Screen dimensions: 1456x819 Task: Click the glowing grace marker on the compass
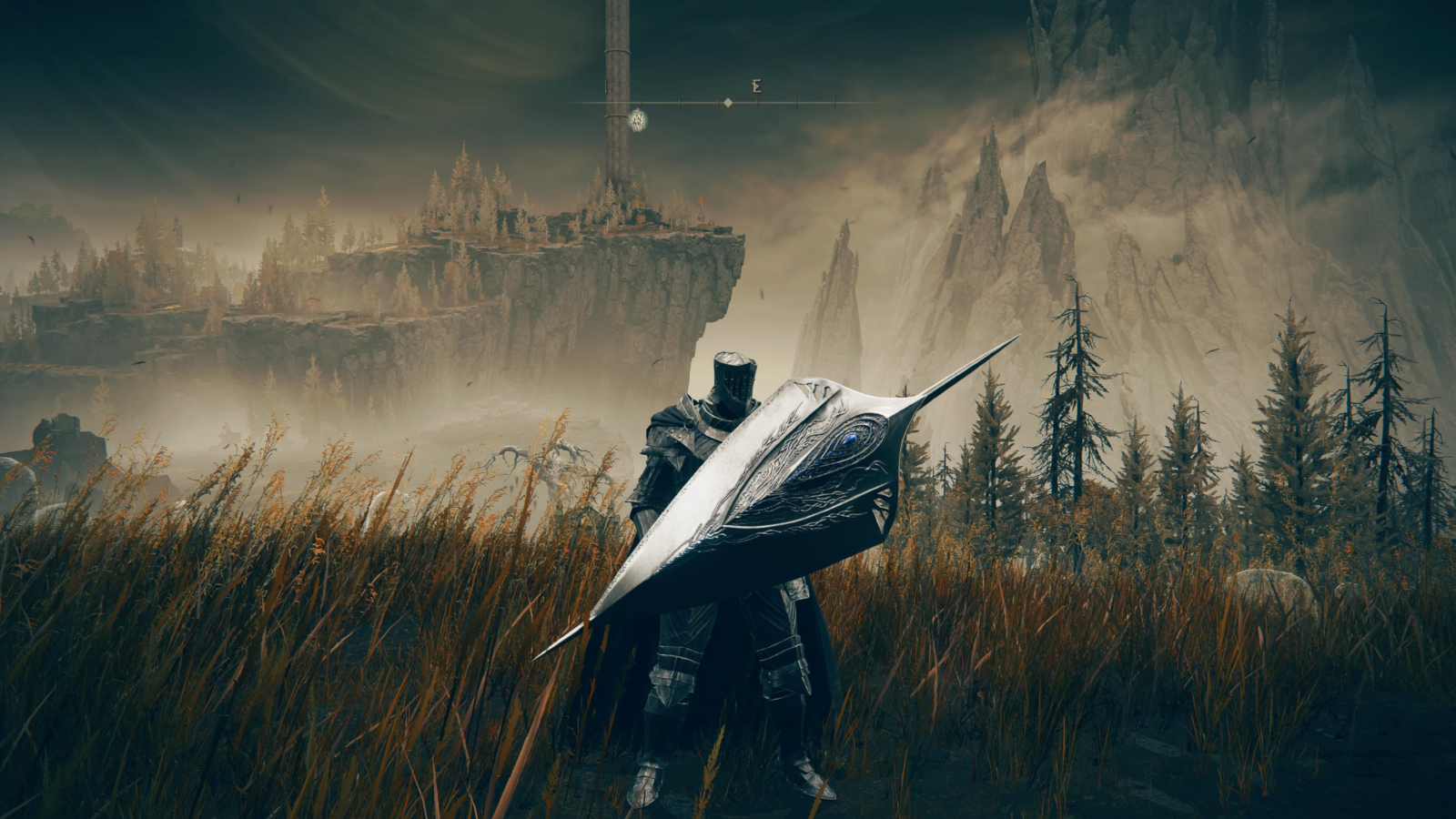638,117
